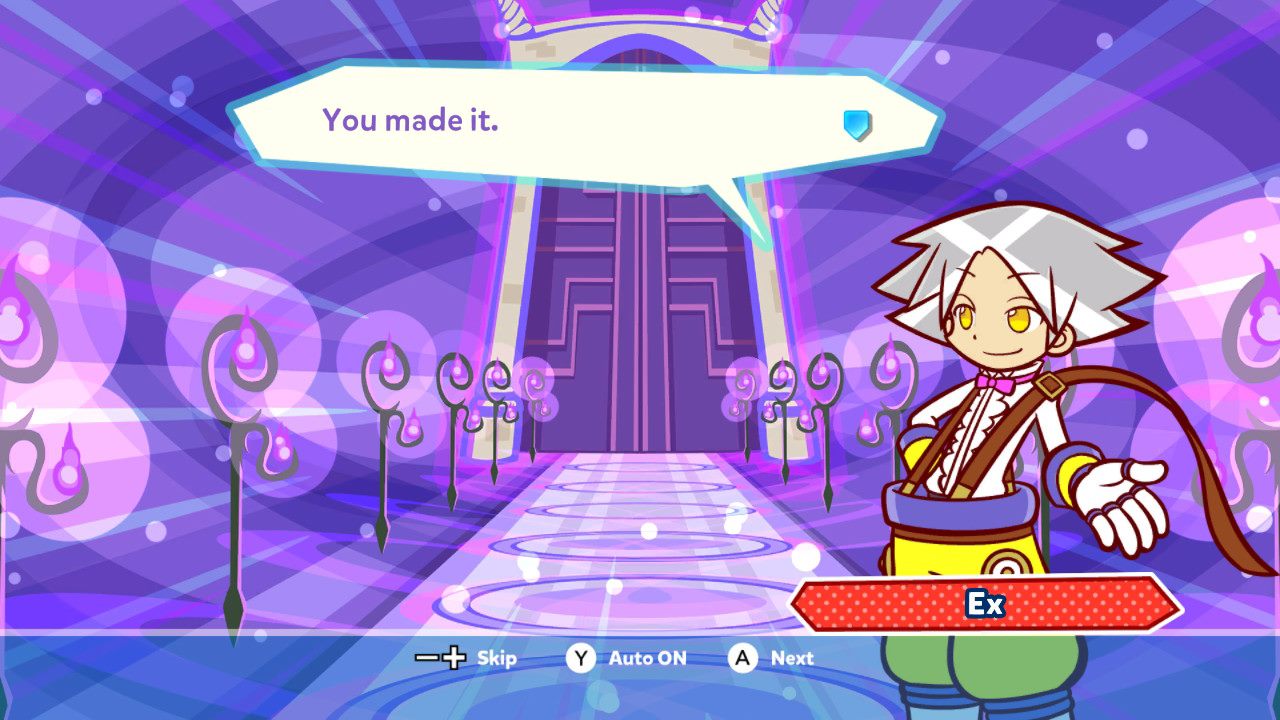Click the blue continue marker in speech bubble
Image resolution: width=1280 pixels, height=720 pixels.
coord(856,124)
